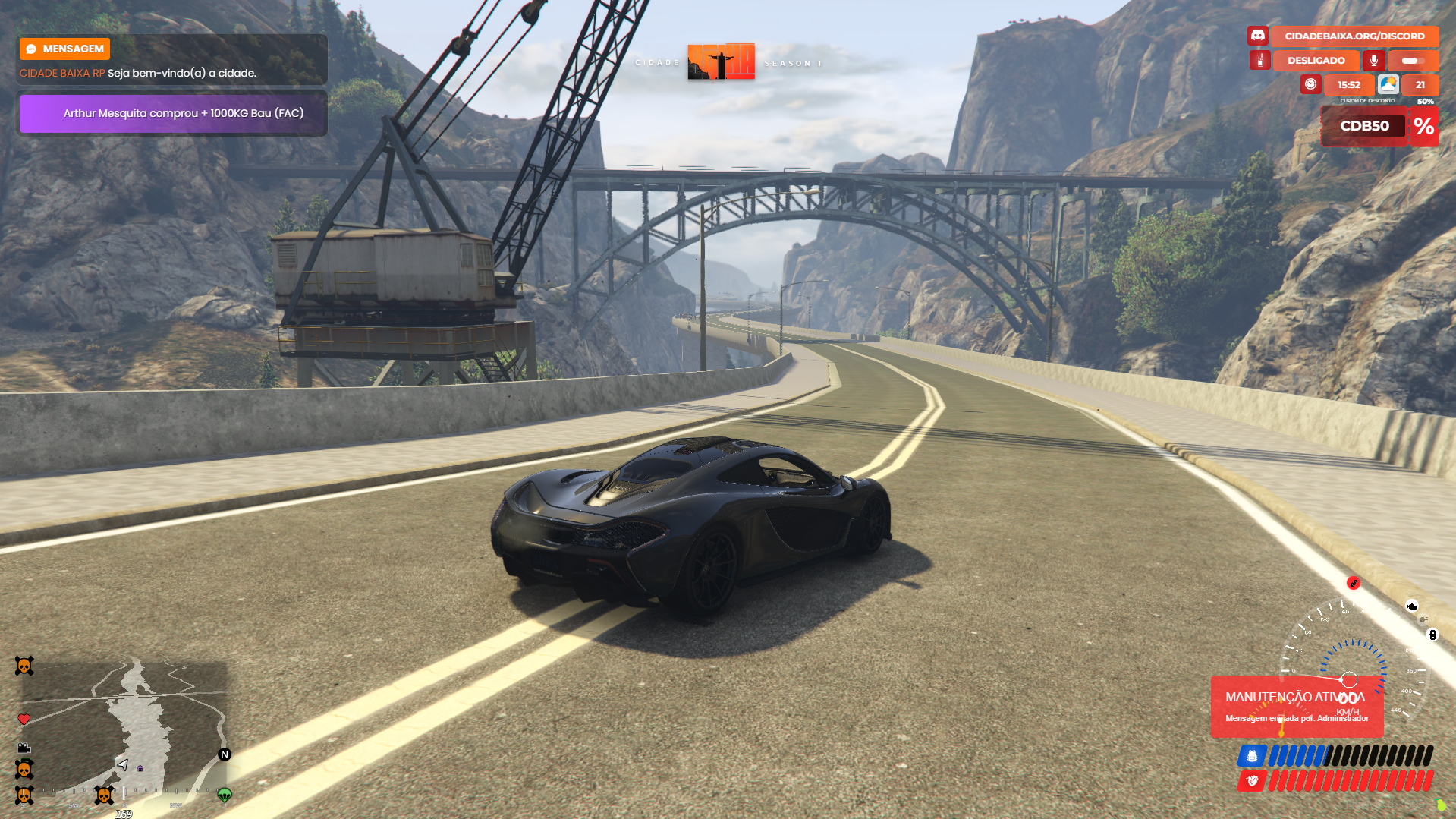The image size is (1456, 819).
Task: Click the green parachute marker on minimap
Action: click(225, 795)
